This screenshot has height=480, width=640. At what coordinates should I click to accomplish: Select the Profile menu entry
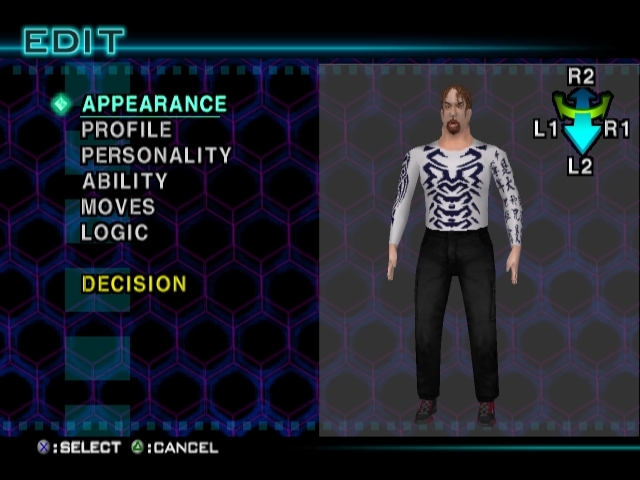tap(127, 130)
